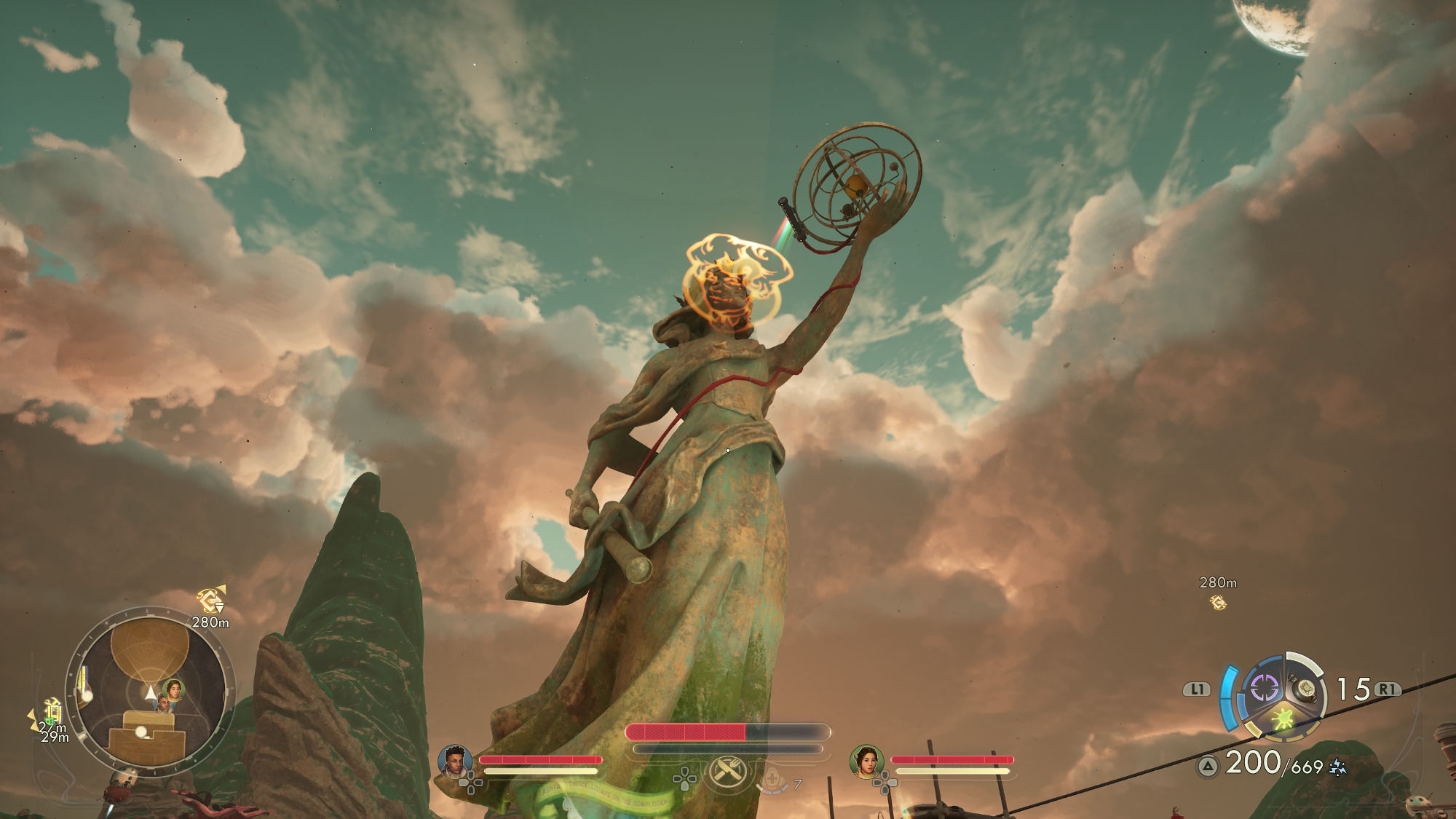The width and height of the screenshot is (1456, 819).
Task: Select the male companion portrait beside his health bar
Action: tap(454, 761)
